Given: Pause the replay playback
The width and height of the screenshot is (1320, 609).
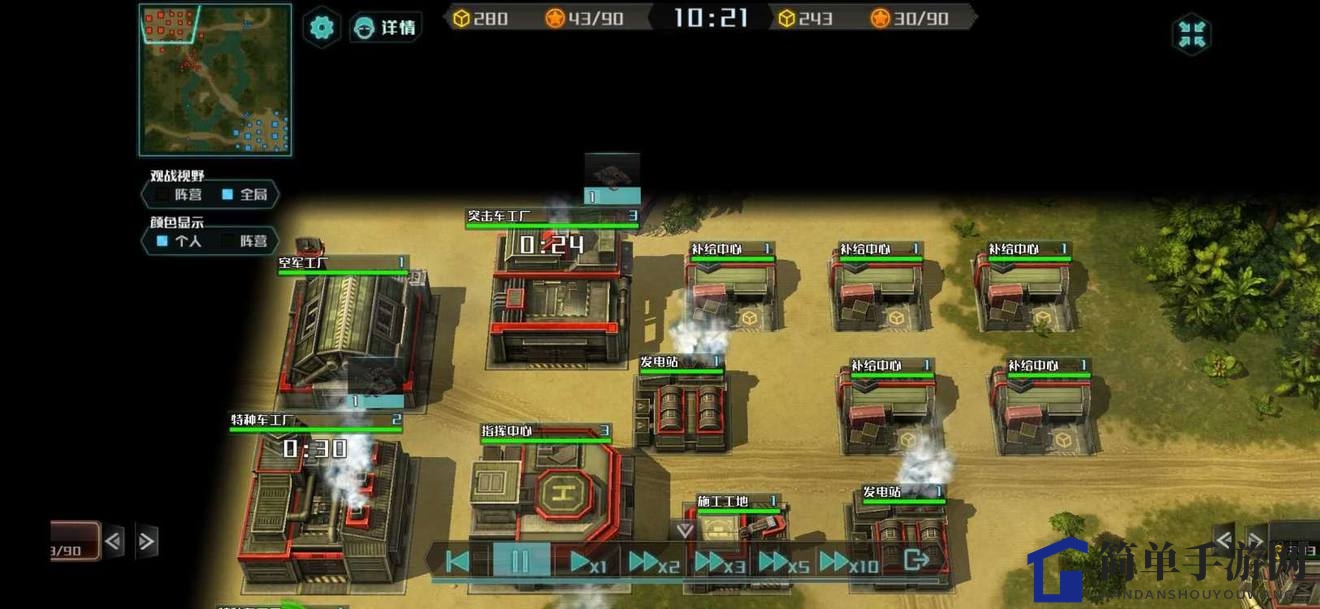Looking at the screenshot, I should [520, 561].
